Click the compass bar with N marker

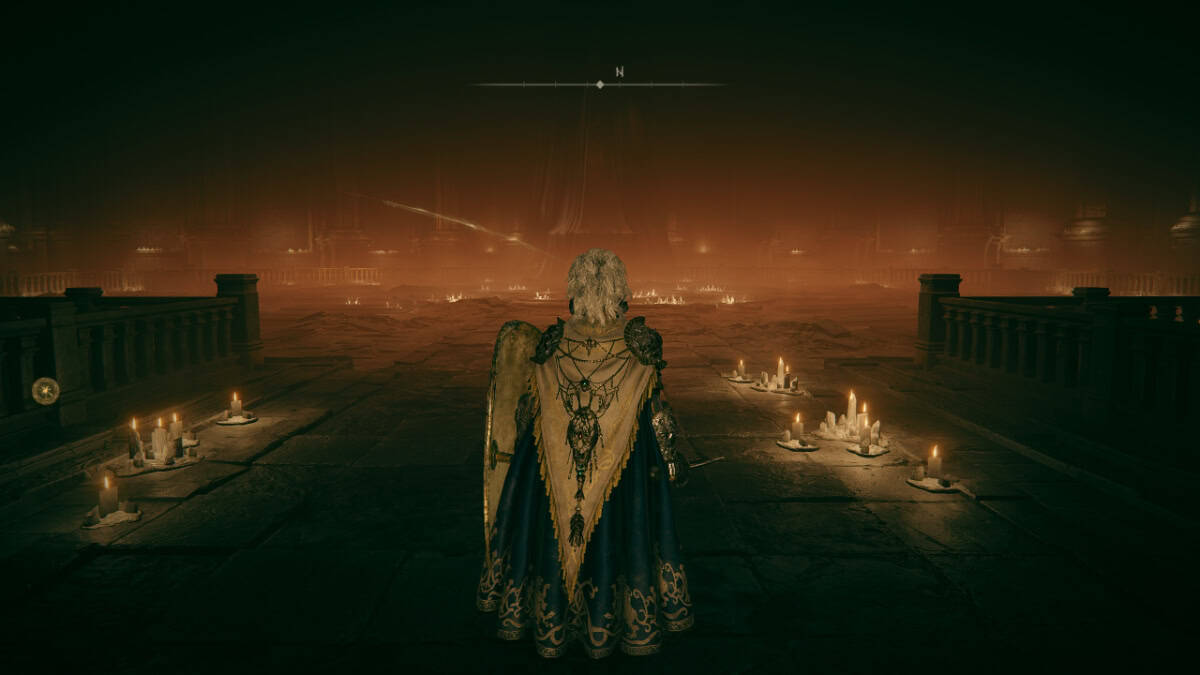coord(599,84)
